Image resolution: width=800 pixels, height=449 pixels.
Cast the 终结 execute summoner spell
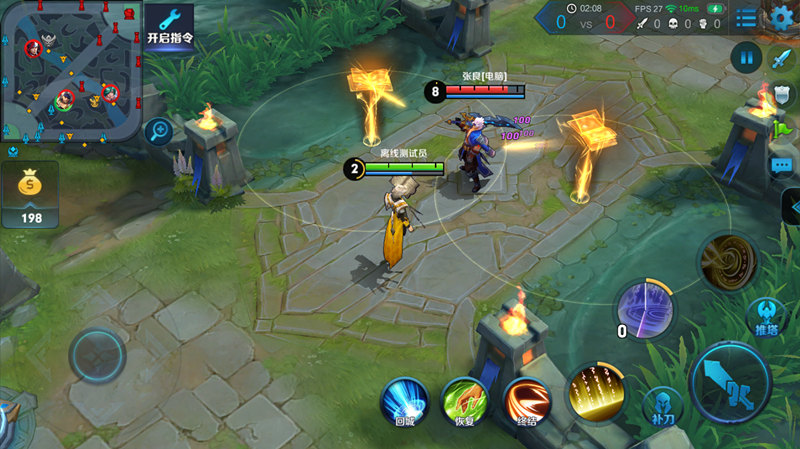(527, 401)
